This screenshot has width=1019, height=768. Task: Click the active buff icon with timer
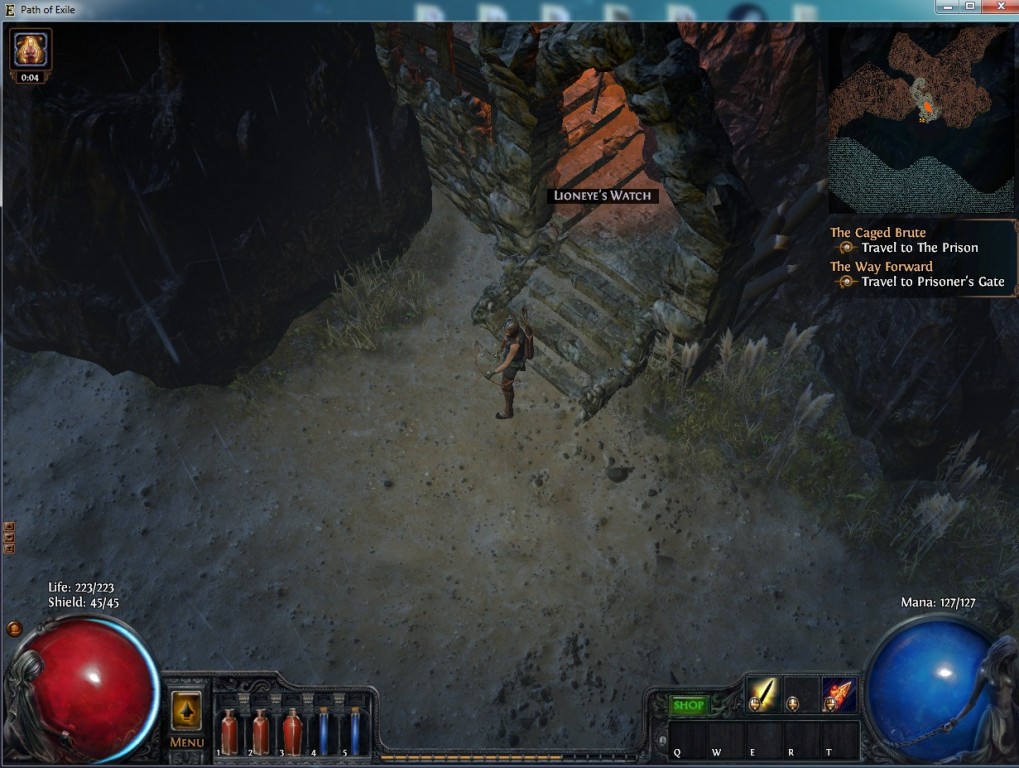click(x=31, y=48)
